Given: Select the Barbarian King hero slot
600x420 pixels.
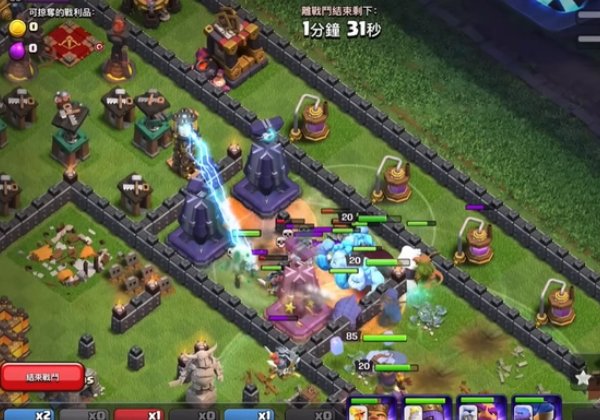Looking at the screenshot, I should click(372, 409).
